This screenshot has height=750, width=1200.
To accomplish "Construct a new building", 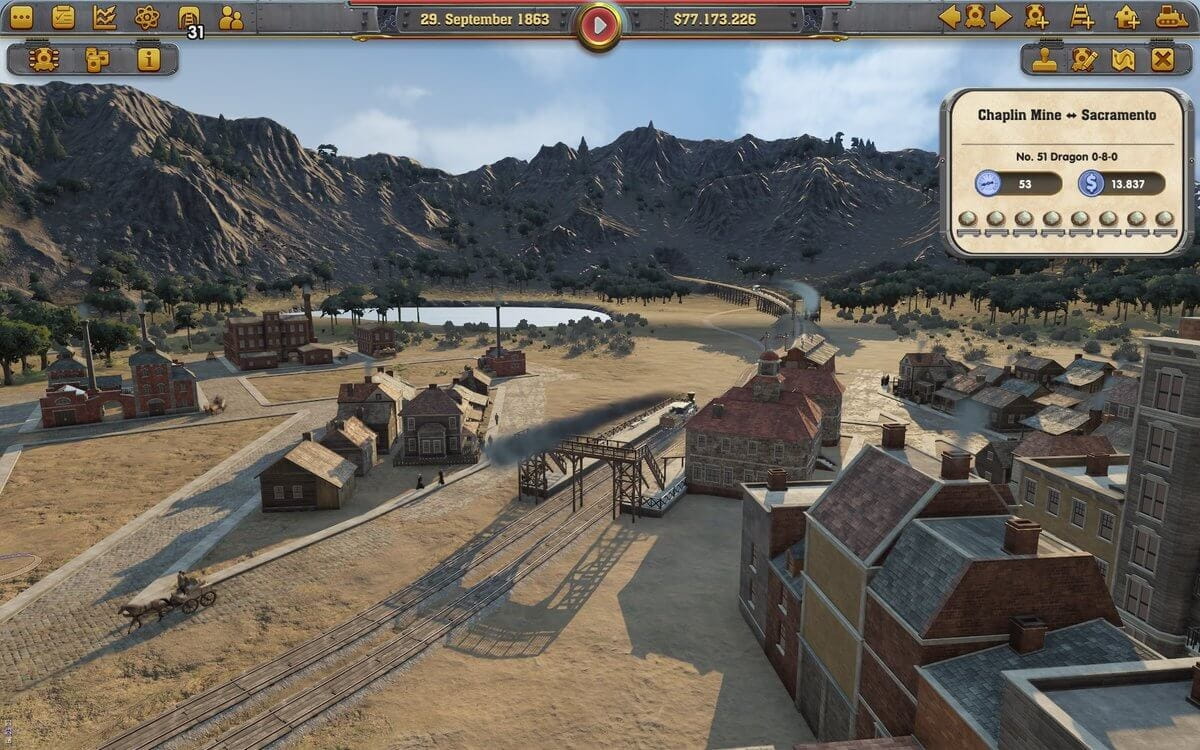I will 1127,16.
